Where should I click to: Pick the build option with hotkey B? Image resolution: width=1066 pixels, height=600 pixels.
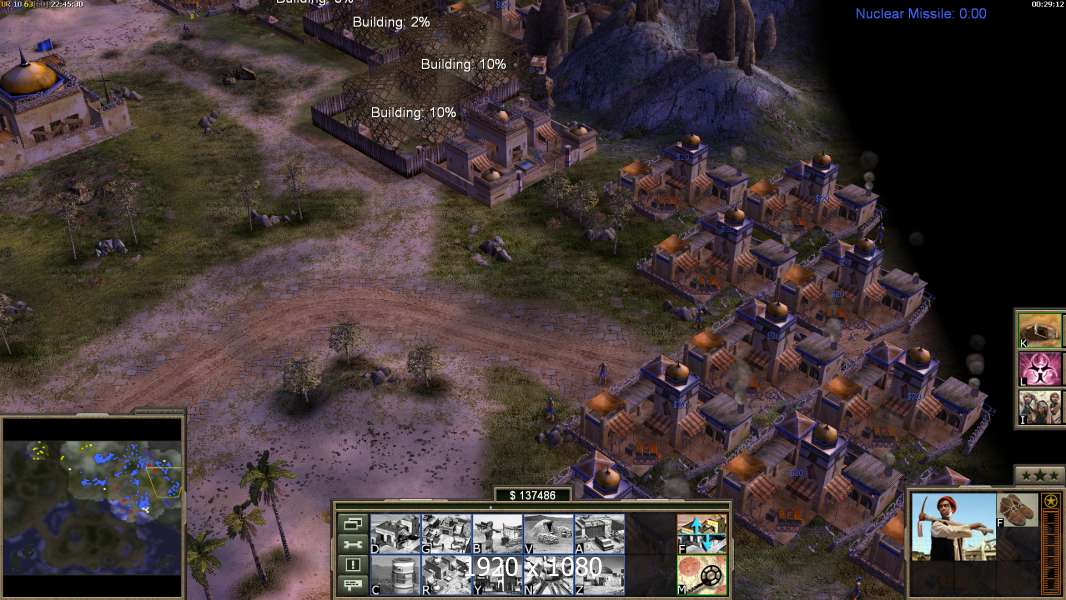tap(497, 534)
